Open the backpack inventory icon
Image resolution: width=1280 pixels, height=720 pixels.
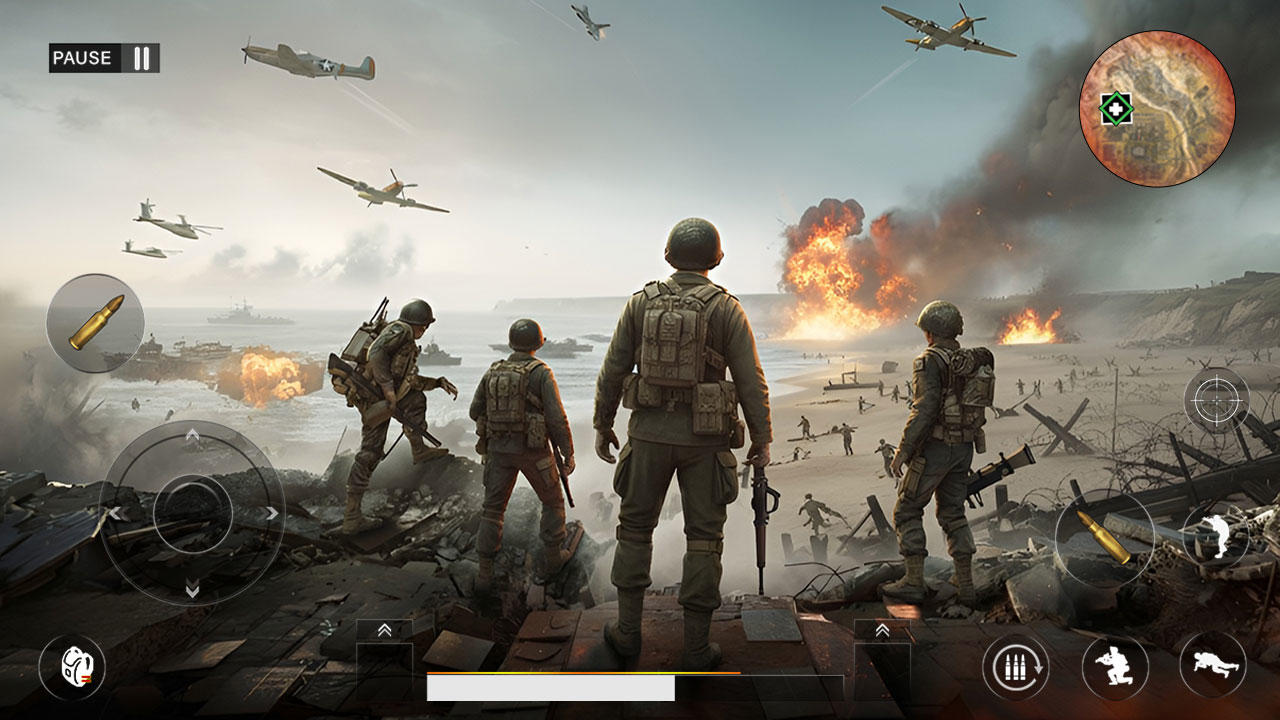click(x=71, y=667)
